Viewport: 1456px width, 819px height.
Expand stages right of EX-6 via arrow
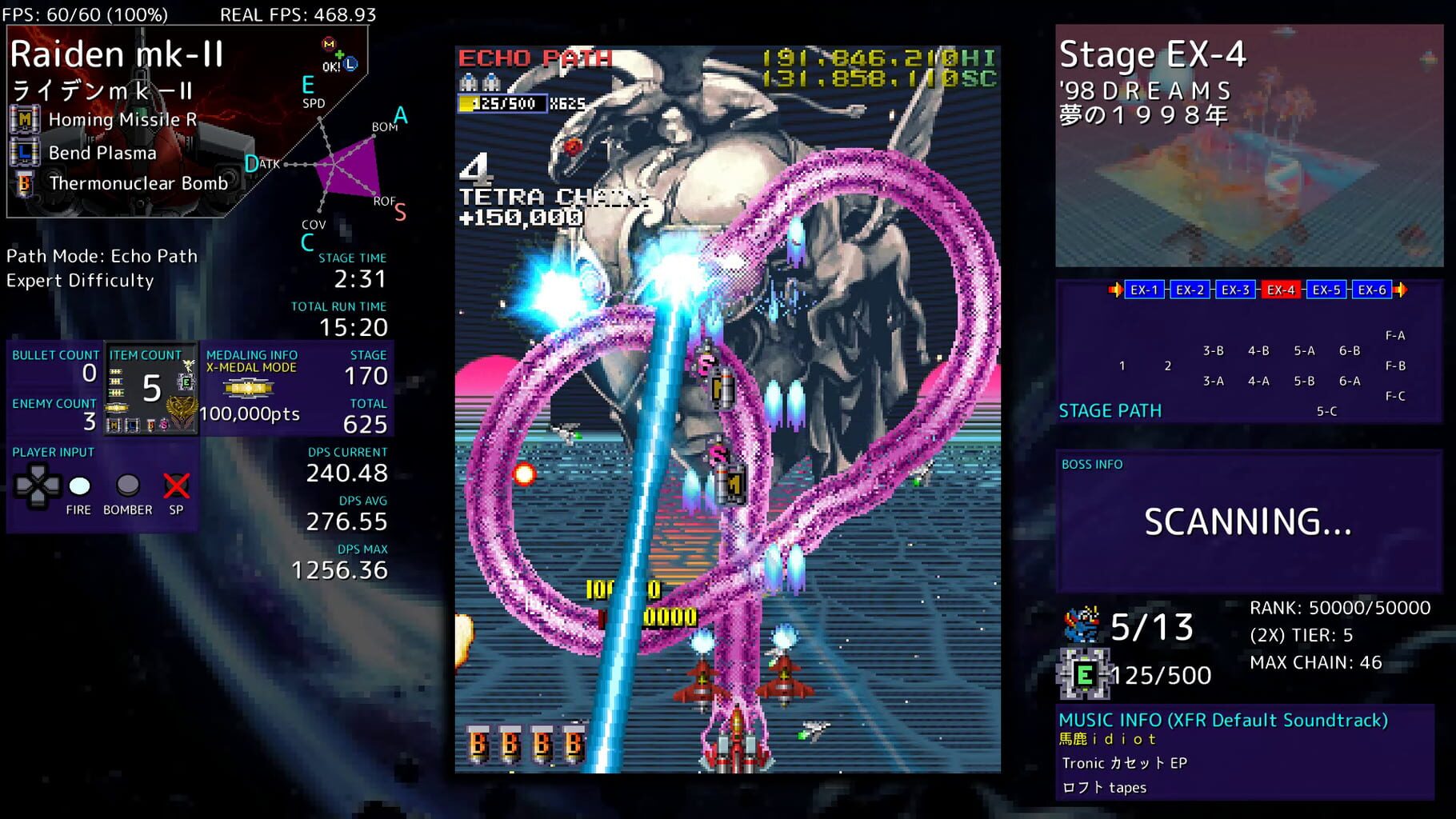pyautogui.click(x=1401, y=290)
